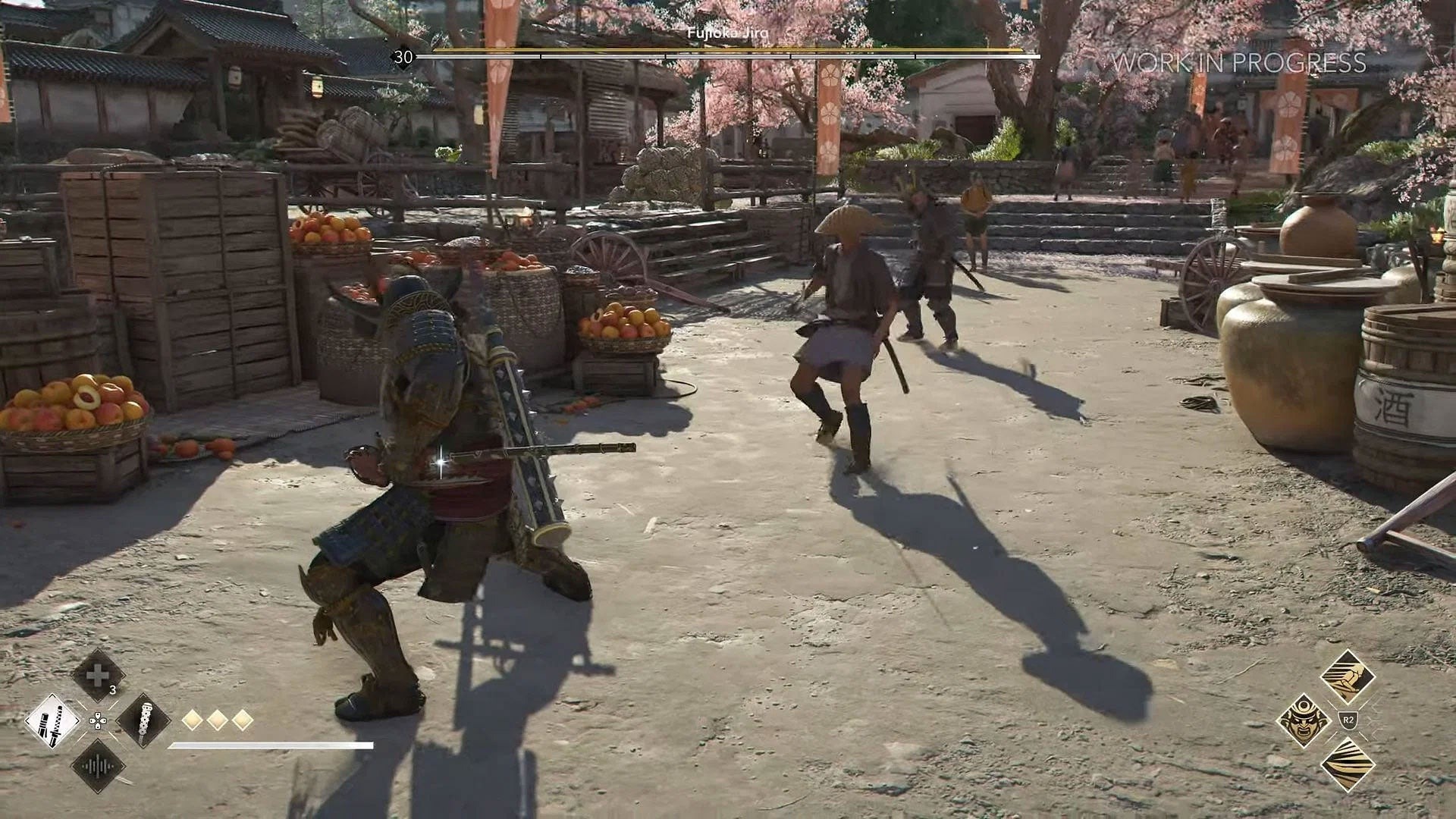Image resolution: width=1456 pixels, height=819 pixels.
Task: Expand the R2 ability prompt
Action: coord(1348,720)
